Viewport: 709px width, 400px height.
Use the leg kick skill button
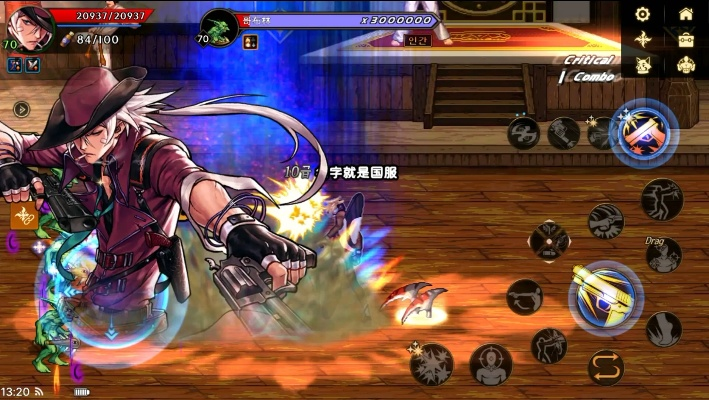tap(663, 328)
